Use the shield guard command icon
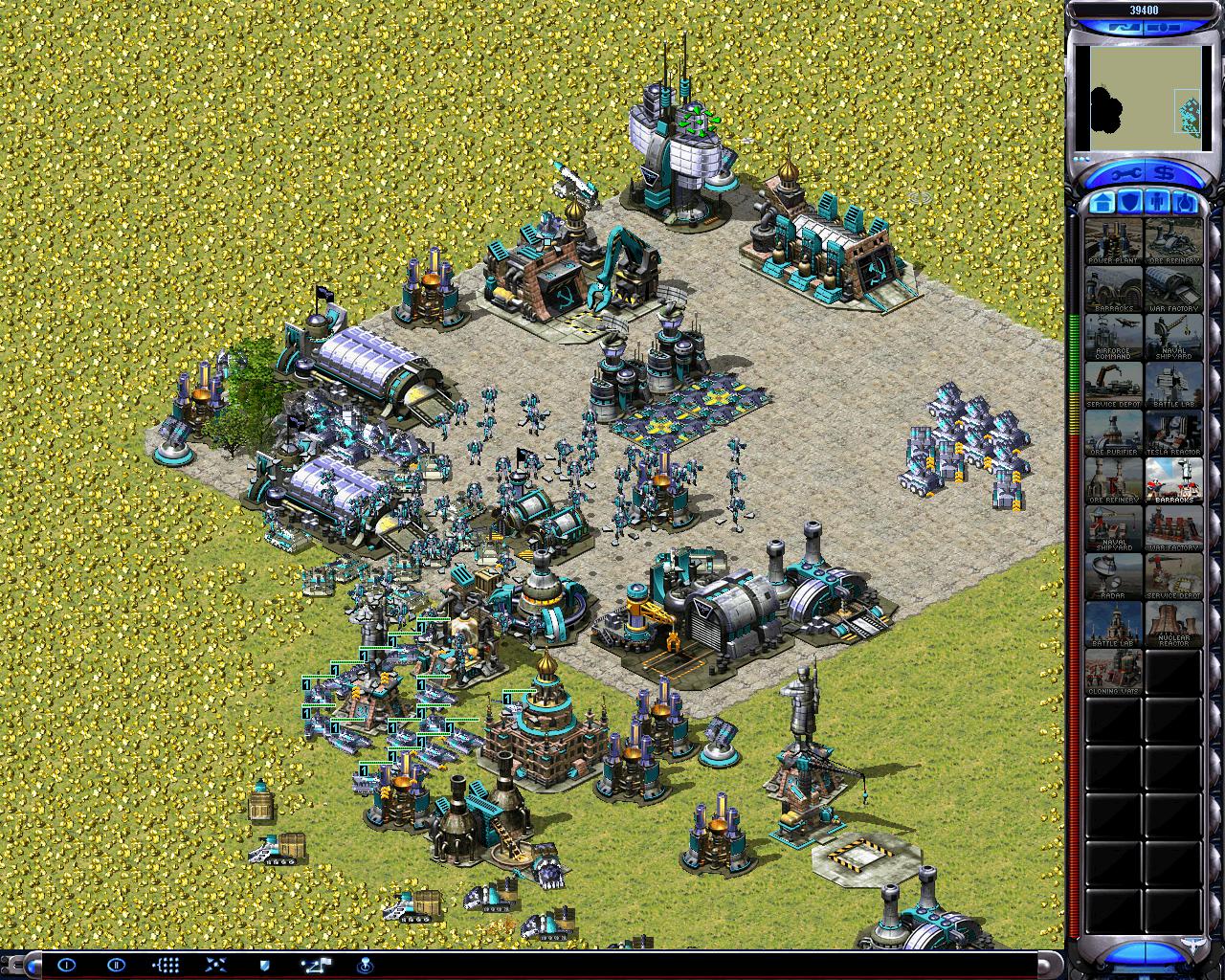 pos(265,965)
